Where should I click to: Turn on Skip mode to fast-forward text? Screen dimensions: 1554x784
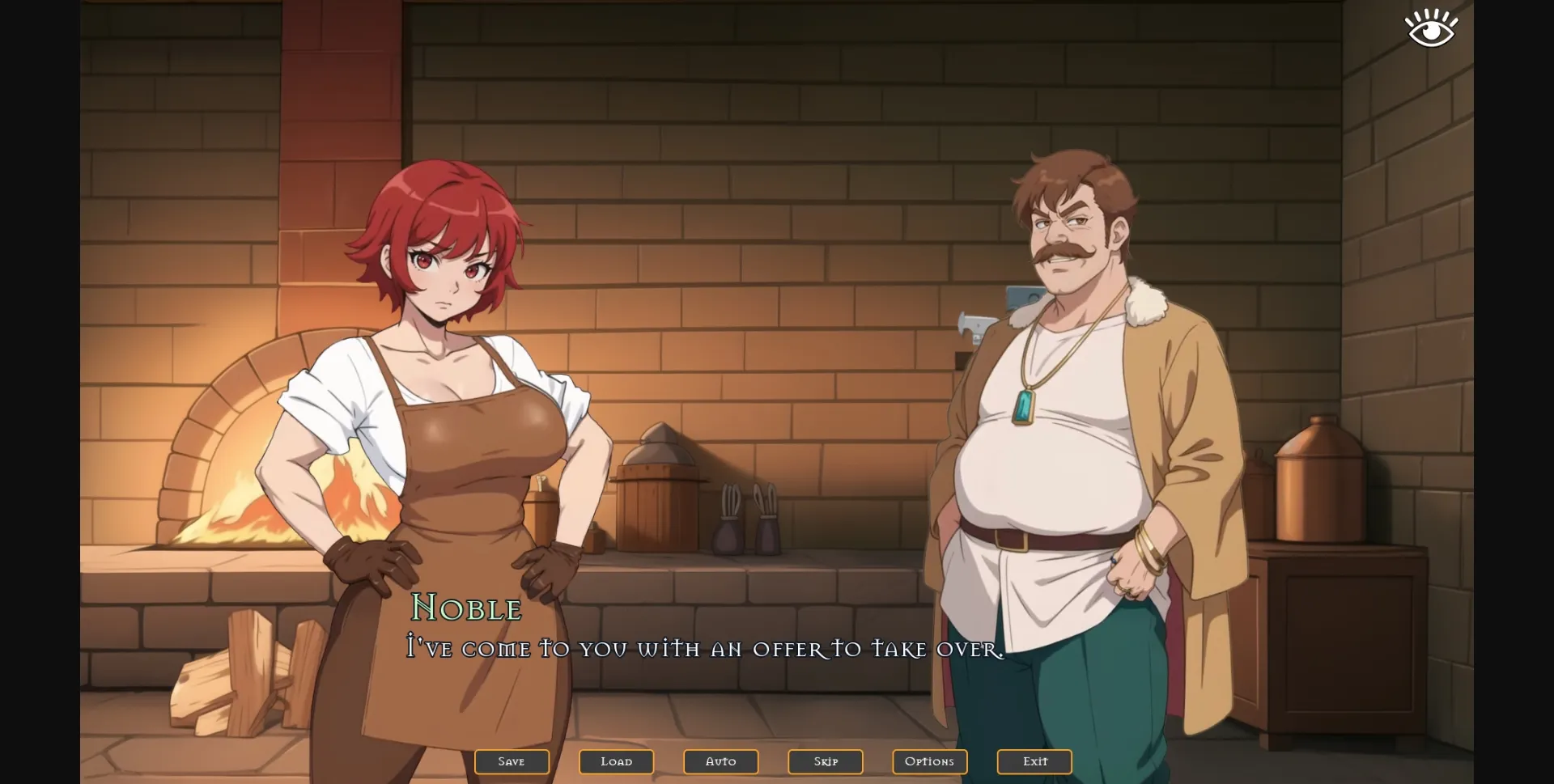pyautogui.click(x=825, y=761)
